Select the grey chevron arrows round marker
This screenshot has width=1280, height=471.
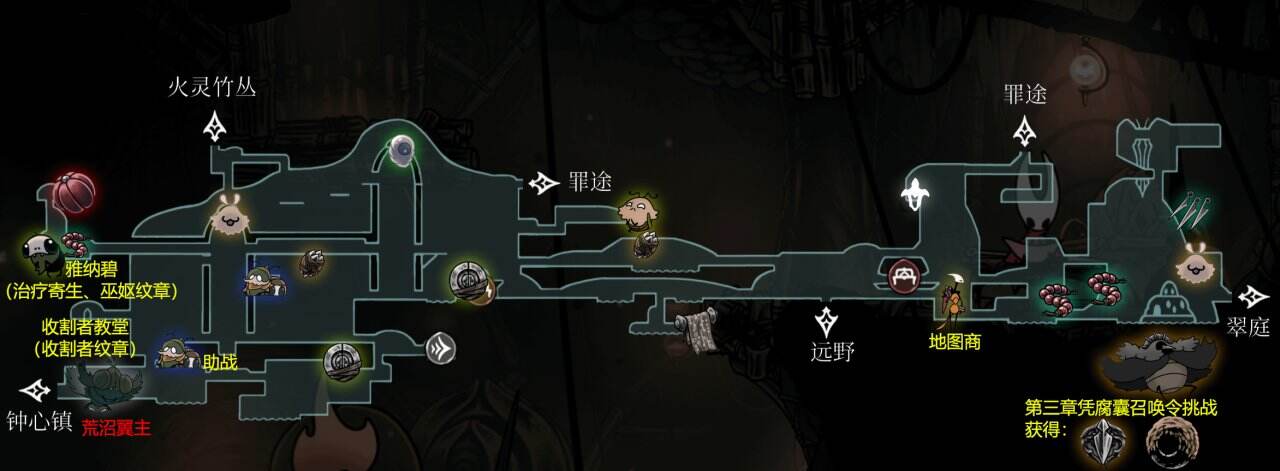click(441, 347)
